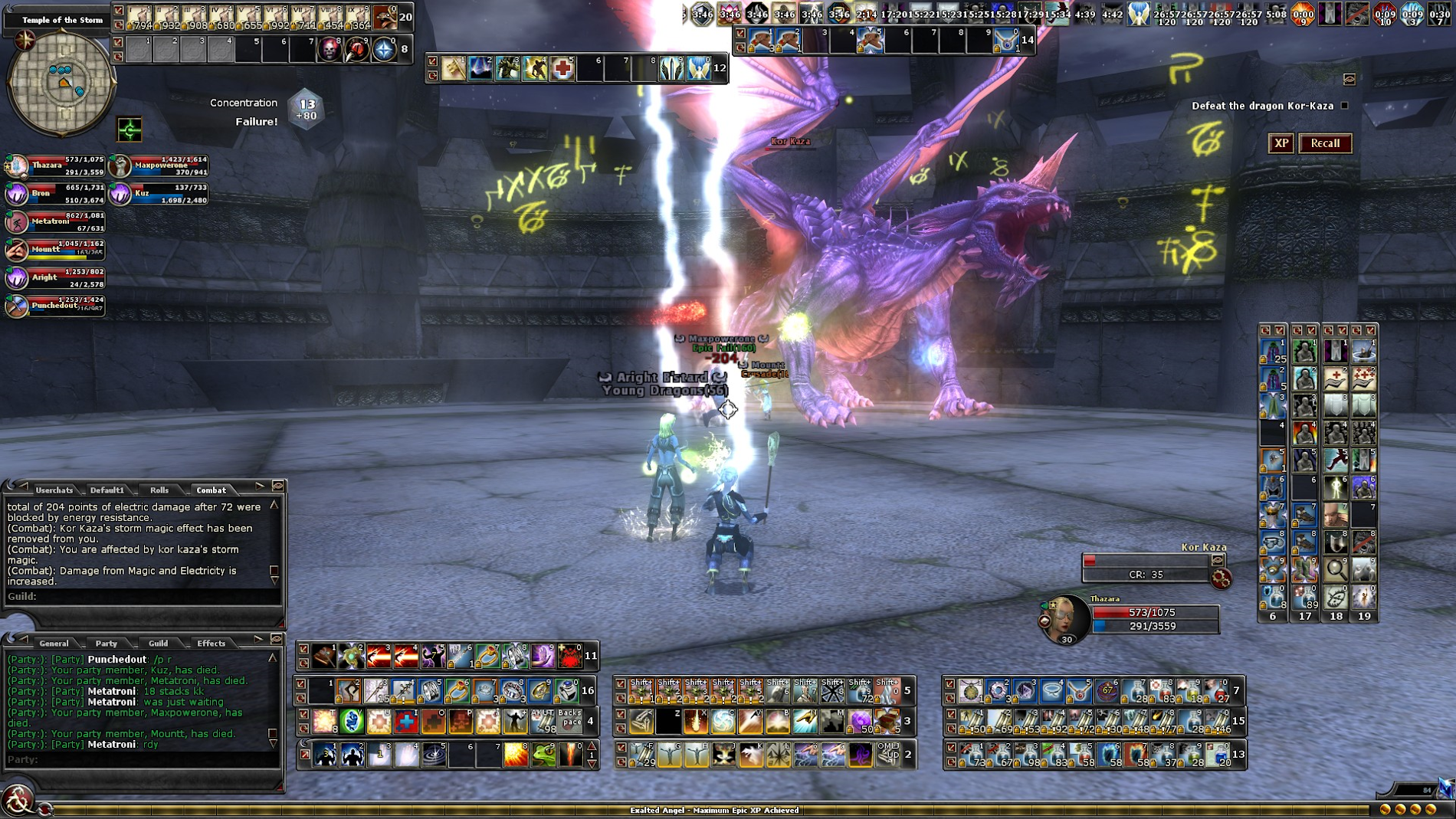Show the Guild tab in lower chat
Image resolution: width=1456 pixels, height=819 pixels.
pyautogui.click(x=158, y=643)
